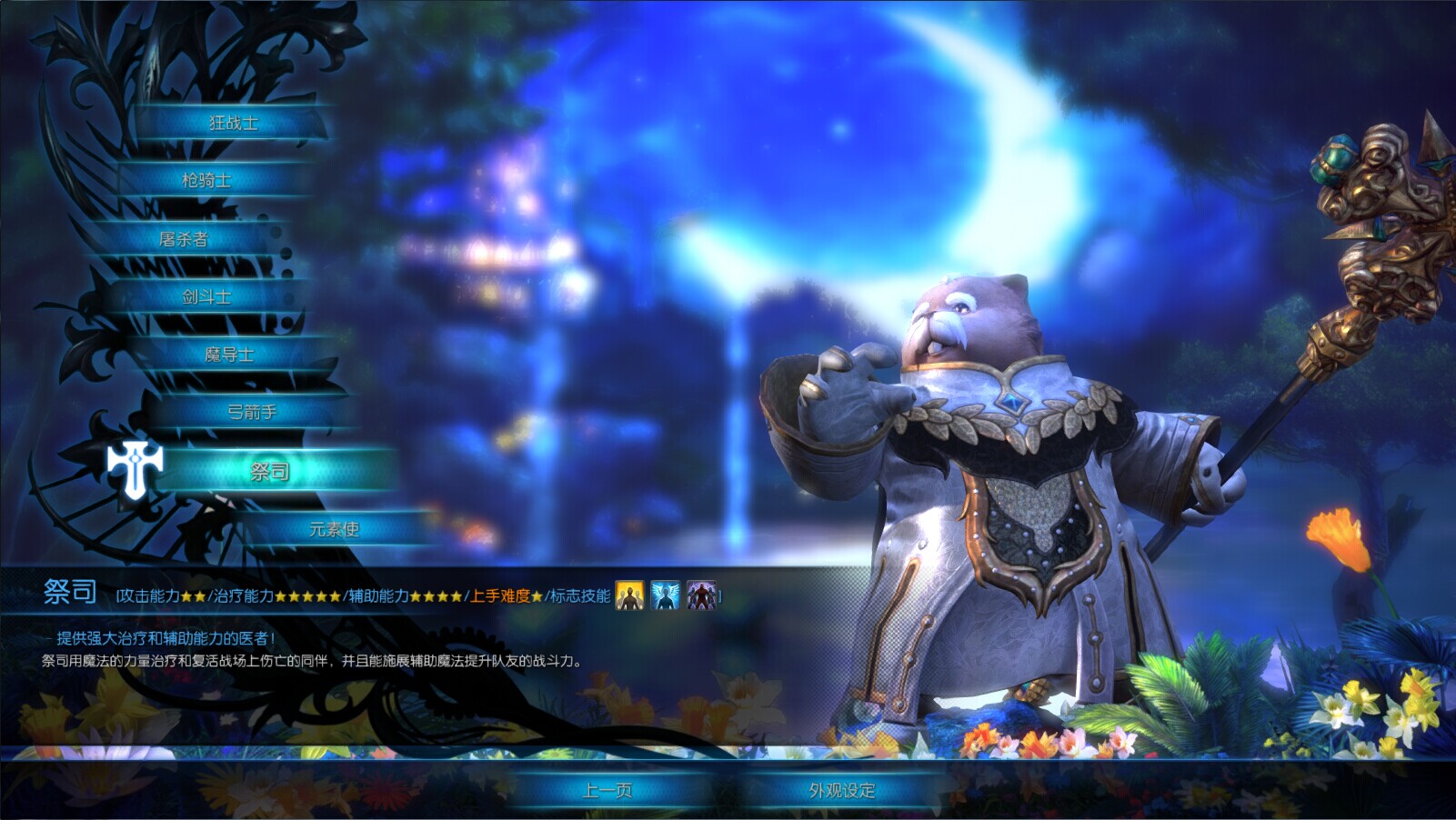
Task: Show the yellow group-silhouette signature skill
Action: pos(629,595)
